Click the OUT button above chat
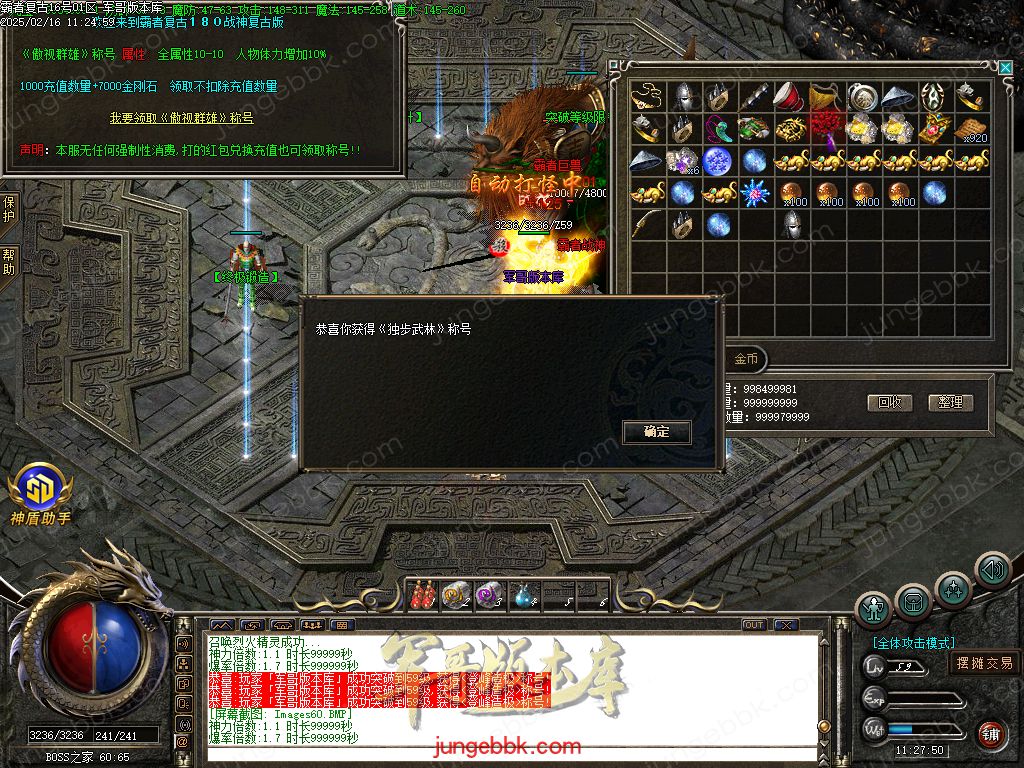The height and width of the screenshot is (768, 1024). click(754, 625)
